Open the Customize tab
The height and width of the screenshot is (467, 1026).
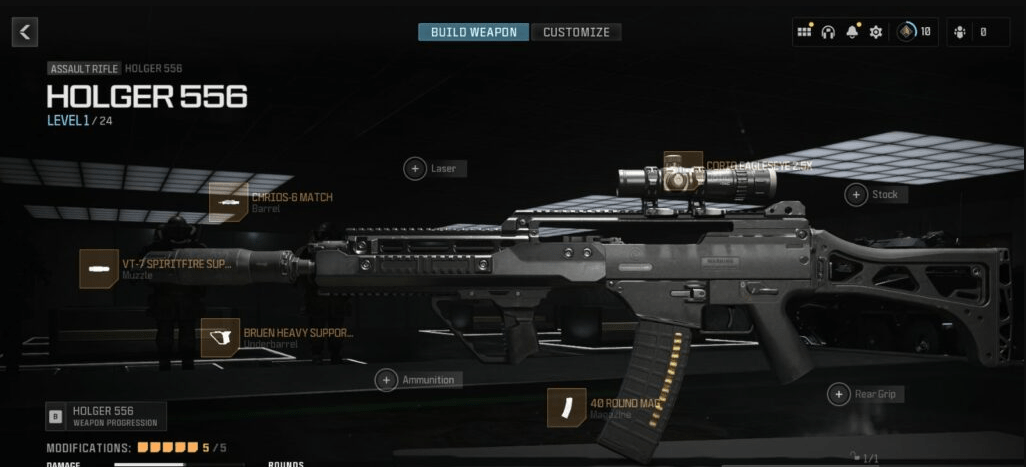click(576, 32)
